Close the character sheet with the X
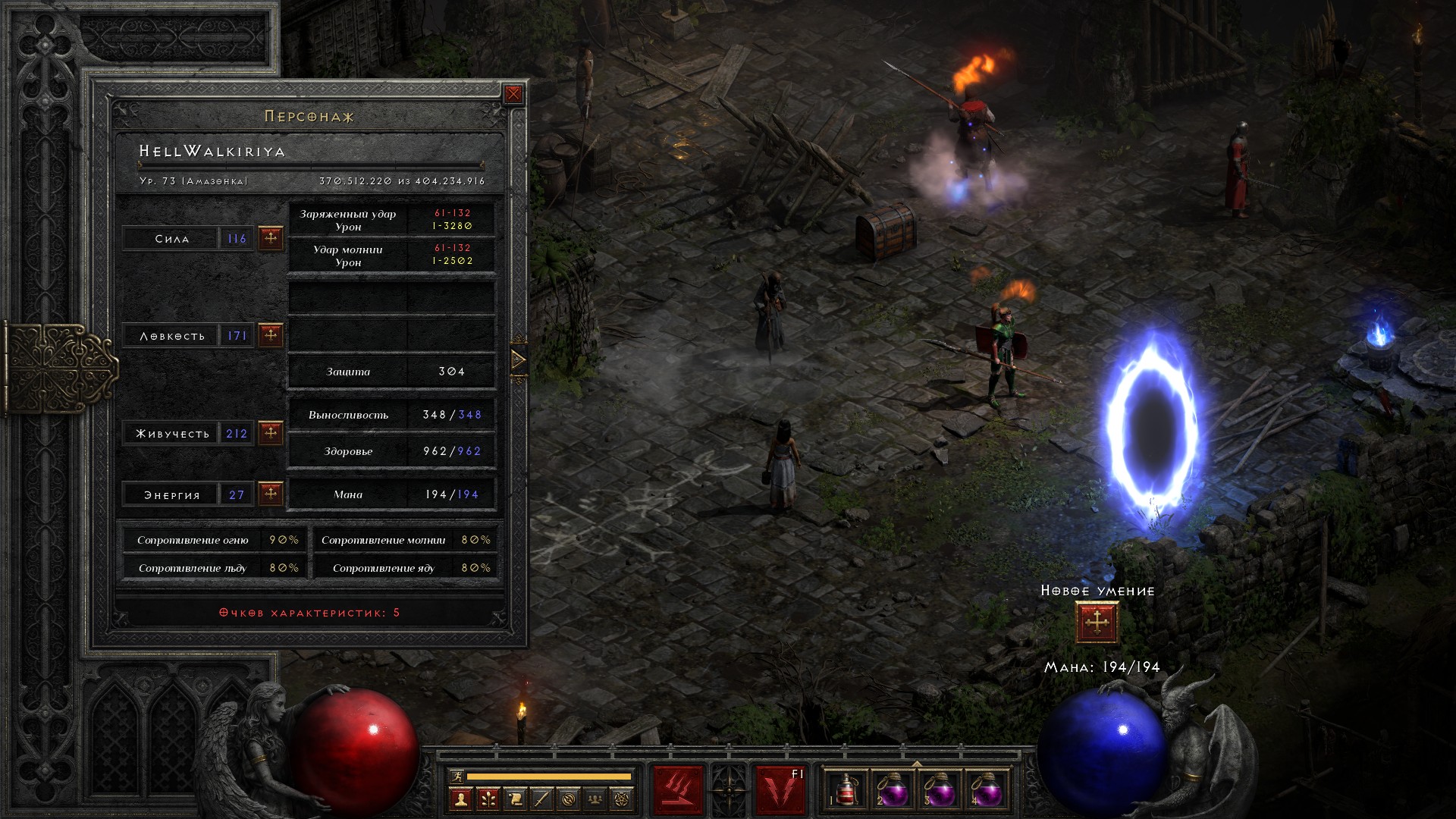Image resolution: width=1456 pixels, height=819 pixels. 513,94
